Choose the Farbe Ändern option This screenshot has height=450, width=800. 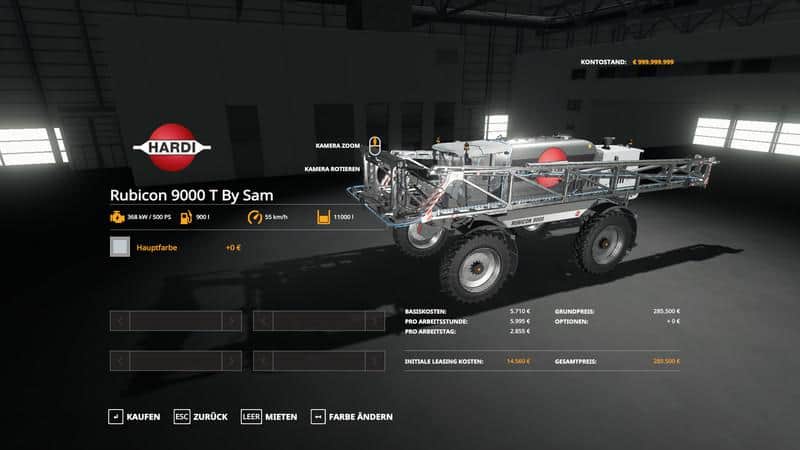pyautogui.click(x=352, y=416)
